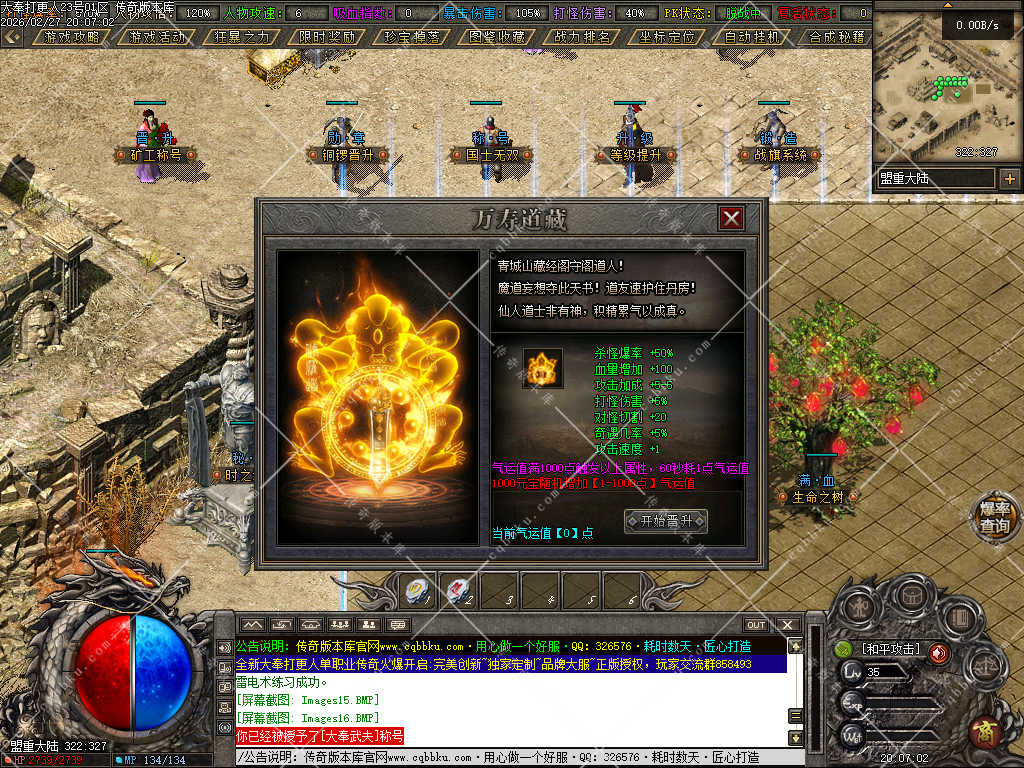Image resolution: width=1024 pixels, height=768 pixels.
Task: Select the 狂暴之力 menu entry
Action: [x=242, y=36]
